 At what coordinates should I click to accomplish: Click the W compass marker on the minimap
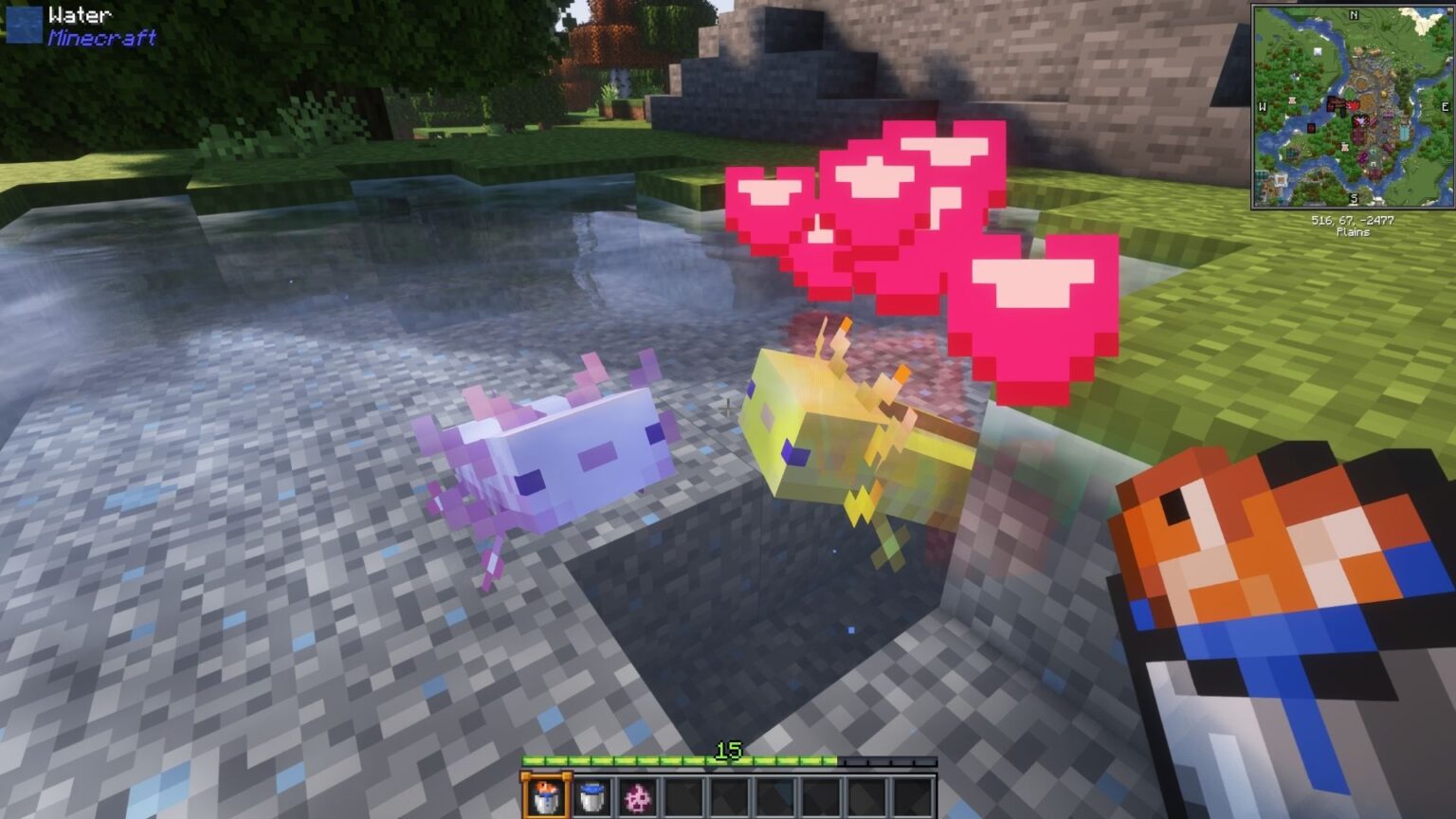[1264, 105]
